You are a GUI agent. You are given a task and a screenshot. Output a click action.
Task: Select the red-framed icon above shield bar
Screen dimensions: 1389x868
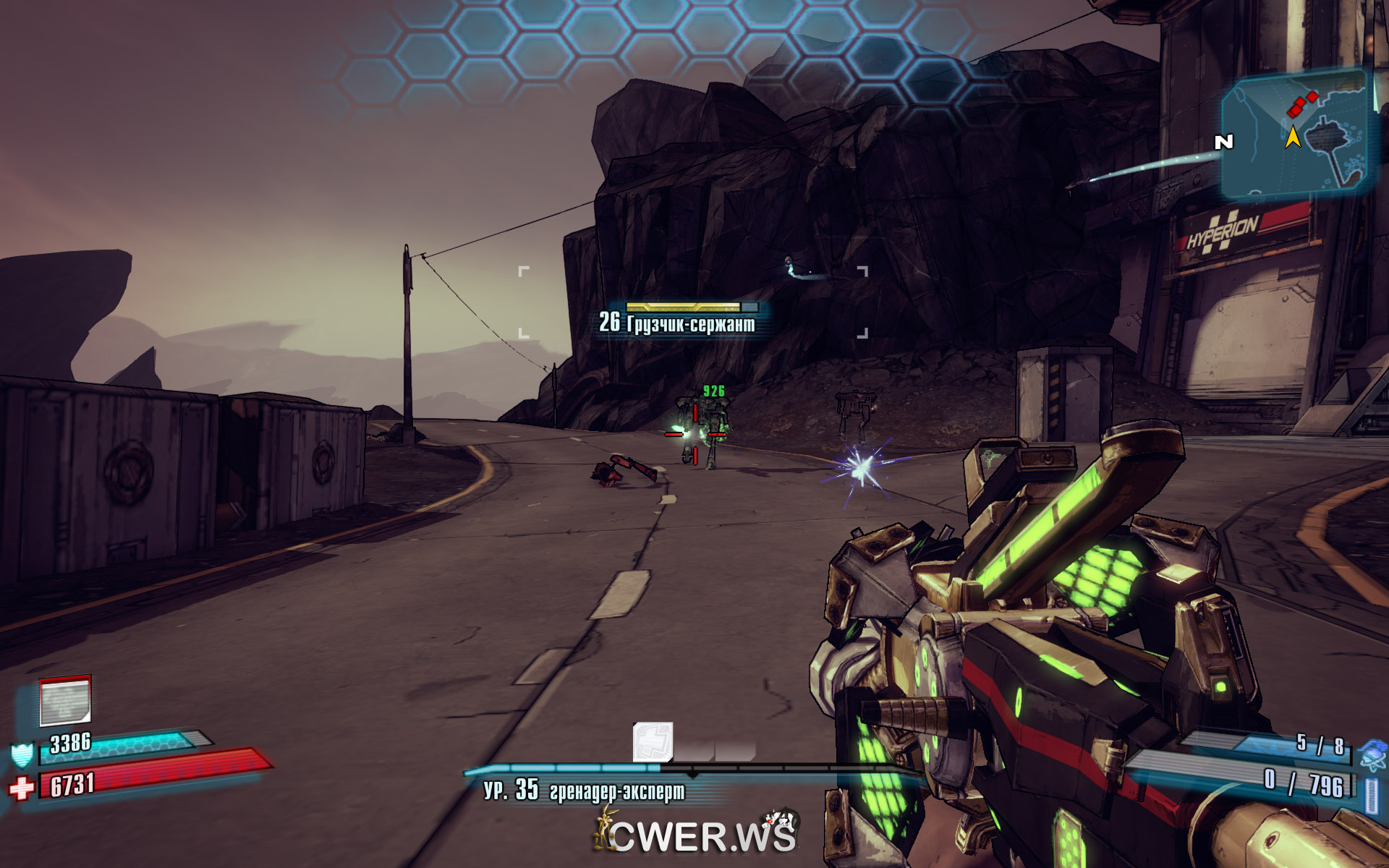(x=65, y=701)
